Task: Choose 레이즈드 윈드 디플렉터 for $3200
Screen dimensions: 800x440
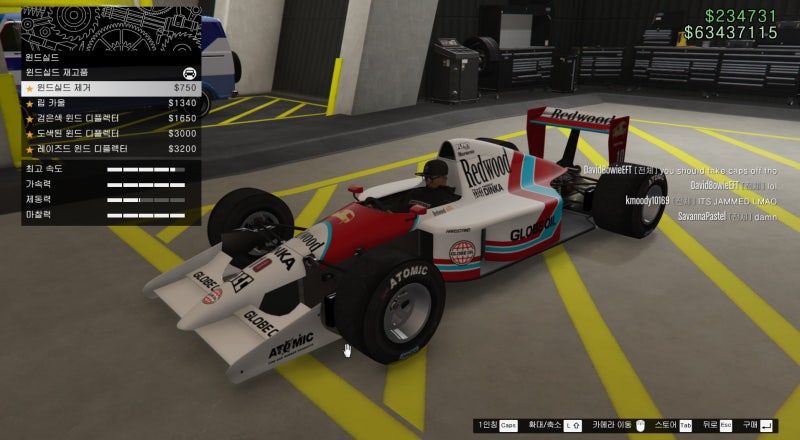Action: 110,148
